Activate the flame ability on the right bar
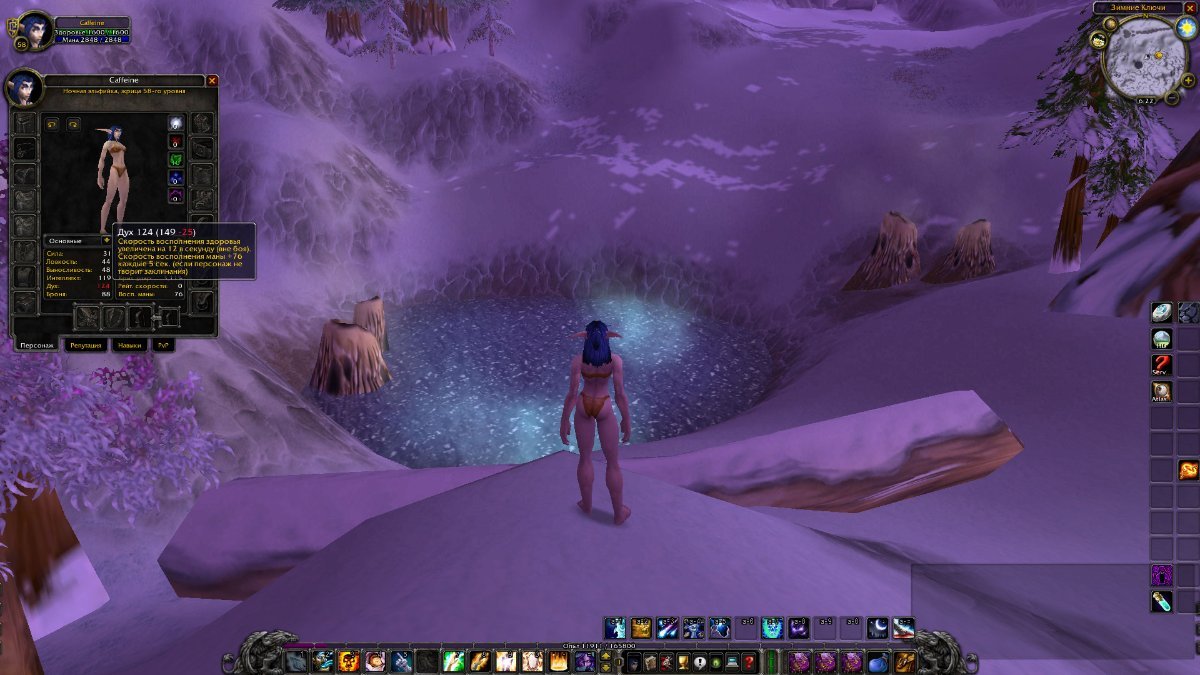1200x675 pixels. coord(1188,470)
